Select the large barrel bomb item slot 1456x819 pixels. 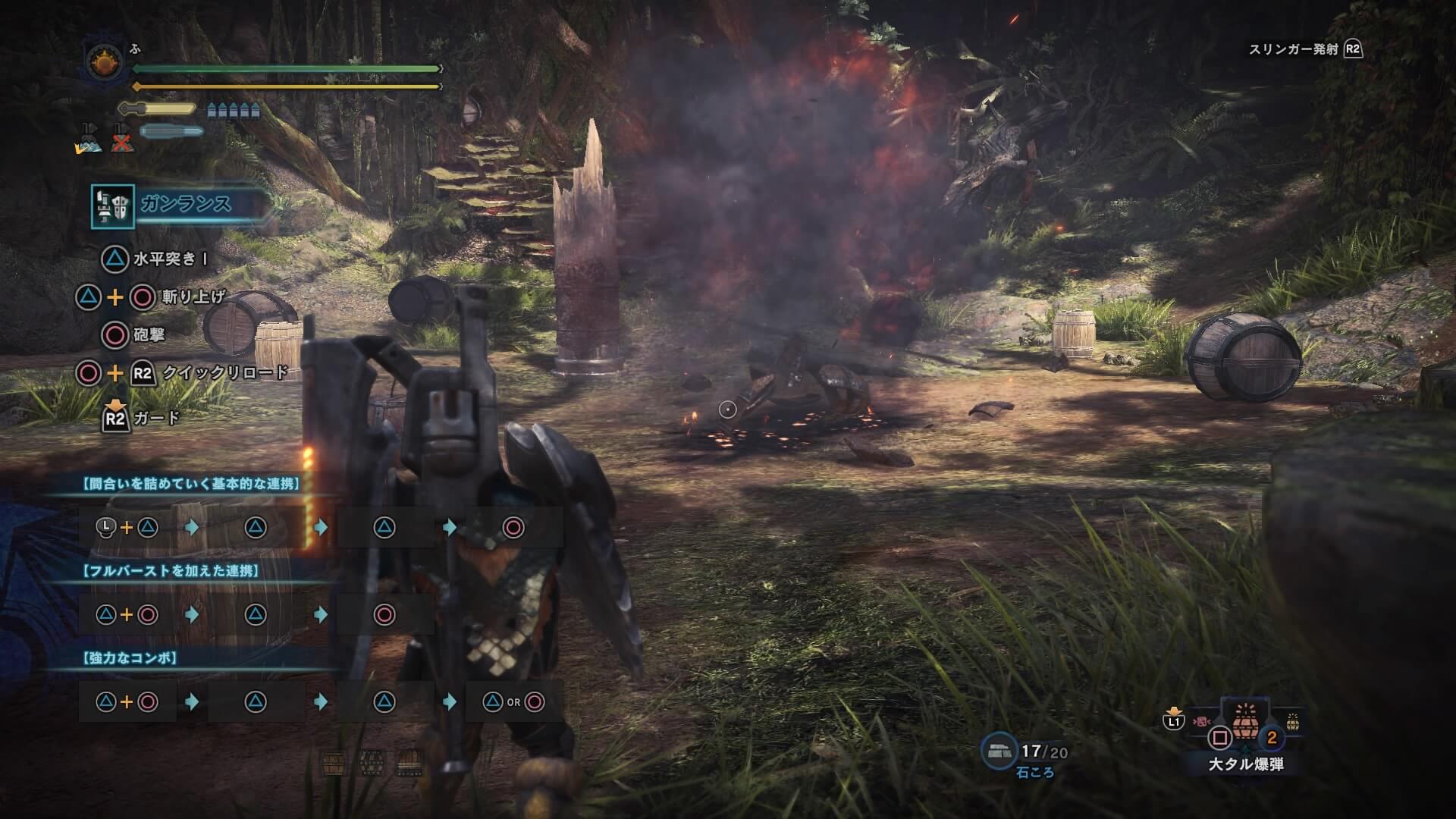point(1244,722)
